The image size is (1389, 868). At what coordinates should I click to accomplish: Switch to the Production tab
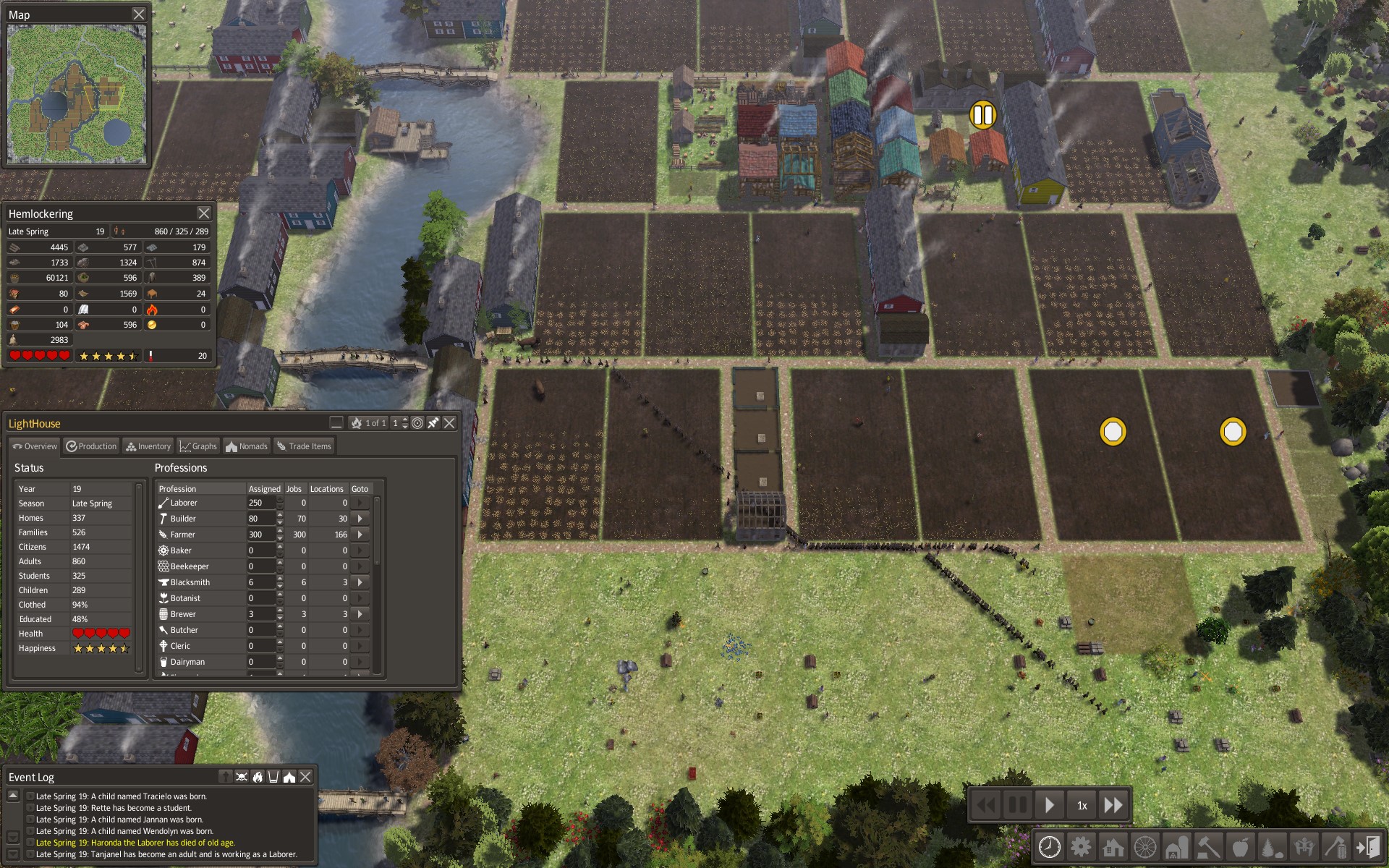point(92,446)
